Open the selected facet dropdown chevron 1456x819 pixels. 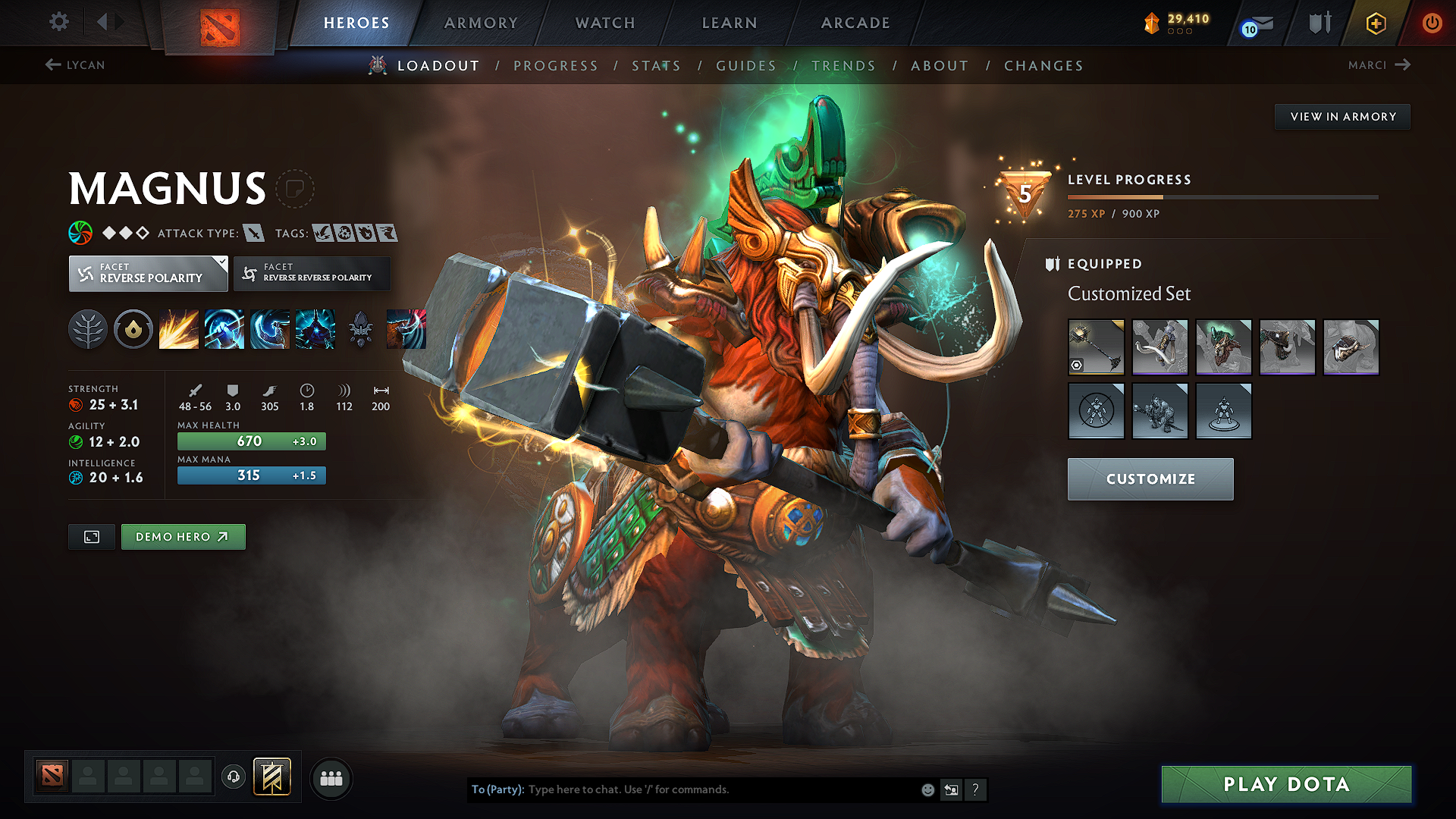tap(221, 264)
